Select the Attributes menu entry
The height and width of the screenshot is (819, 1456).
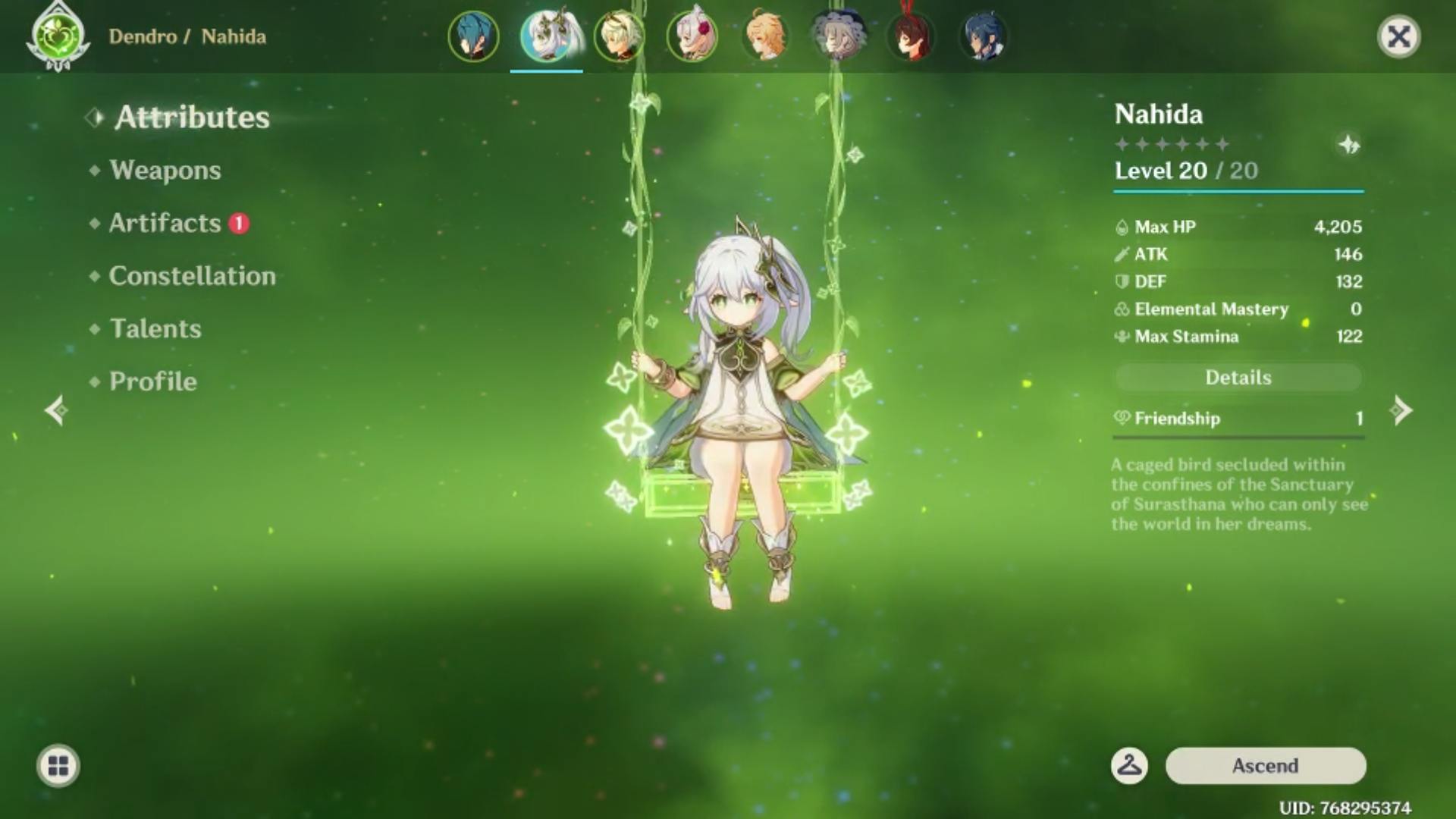click(x=192, y=118)
